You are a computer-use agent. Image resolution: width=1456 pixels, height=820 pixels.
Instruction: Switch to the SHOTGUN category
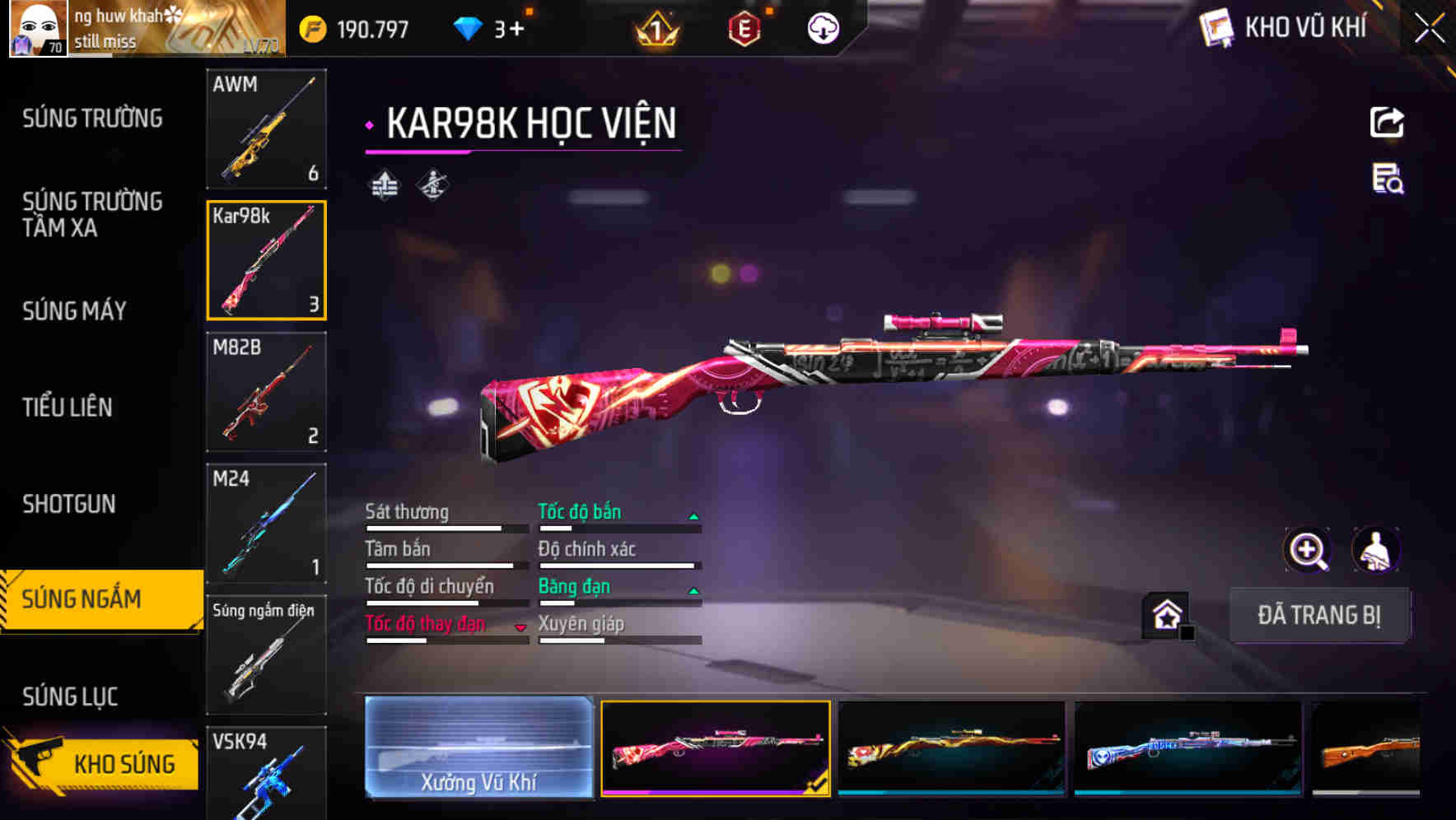tap(68, 503)
